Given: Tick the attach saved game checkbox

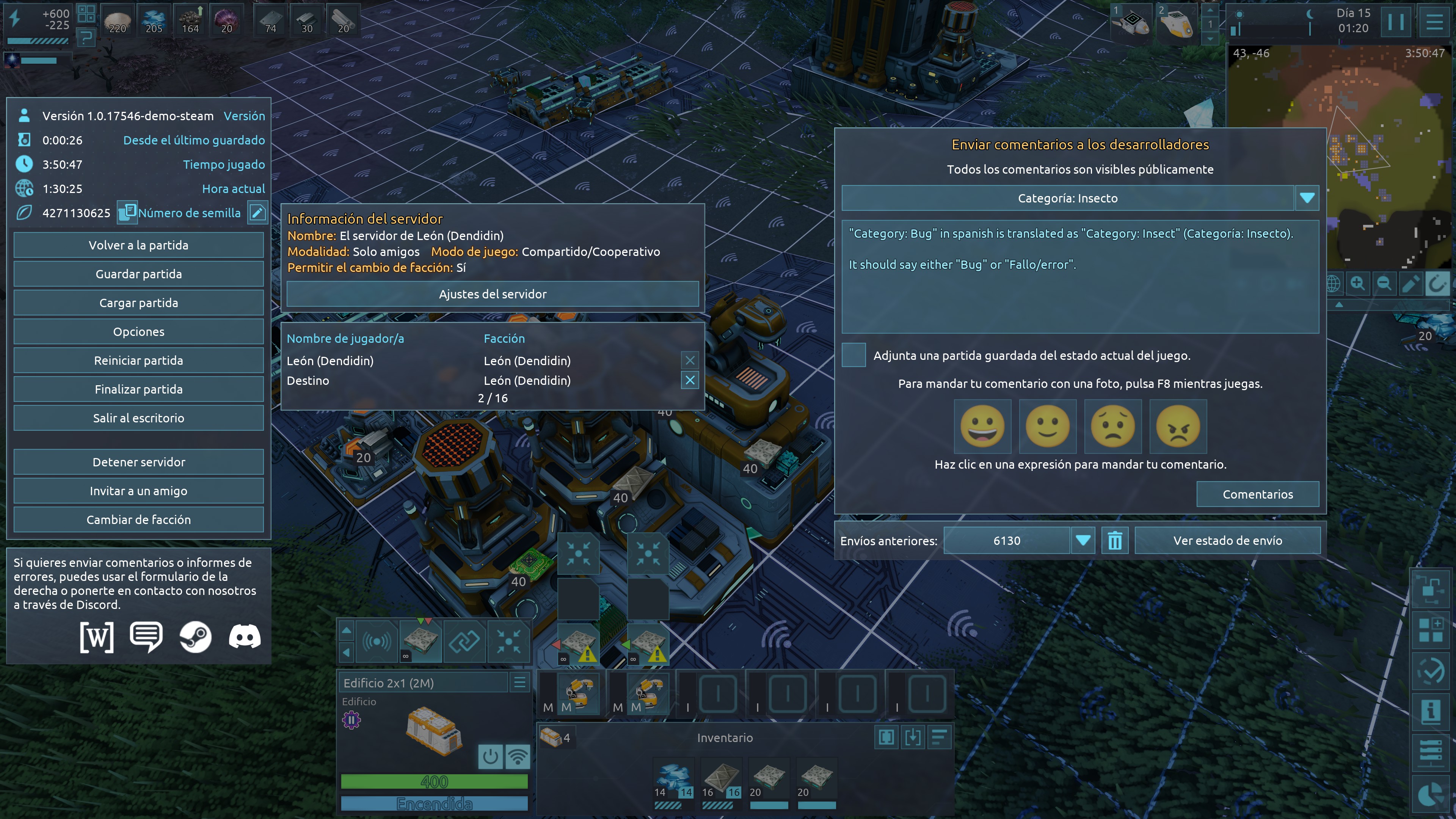Looking at the screenshot, I should 854,355.
